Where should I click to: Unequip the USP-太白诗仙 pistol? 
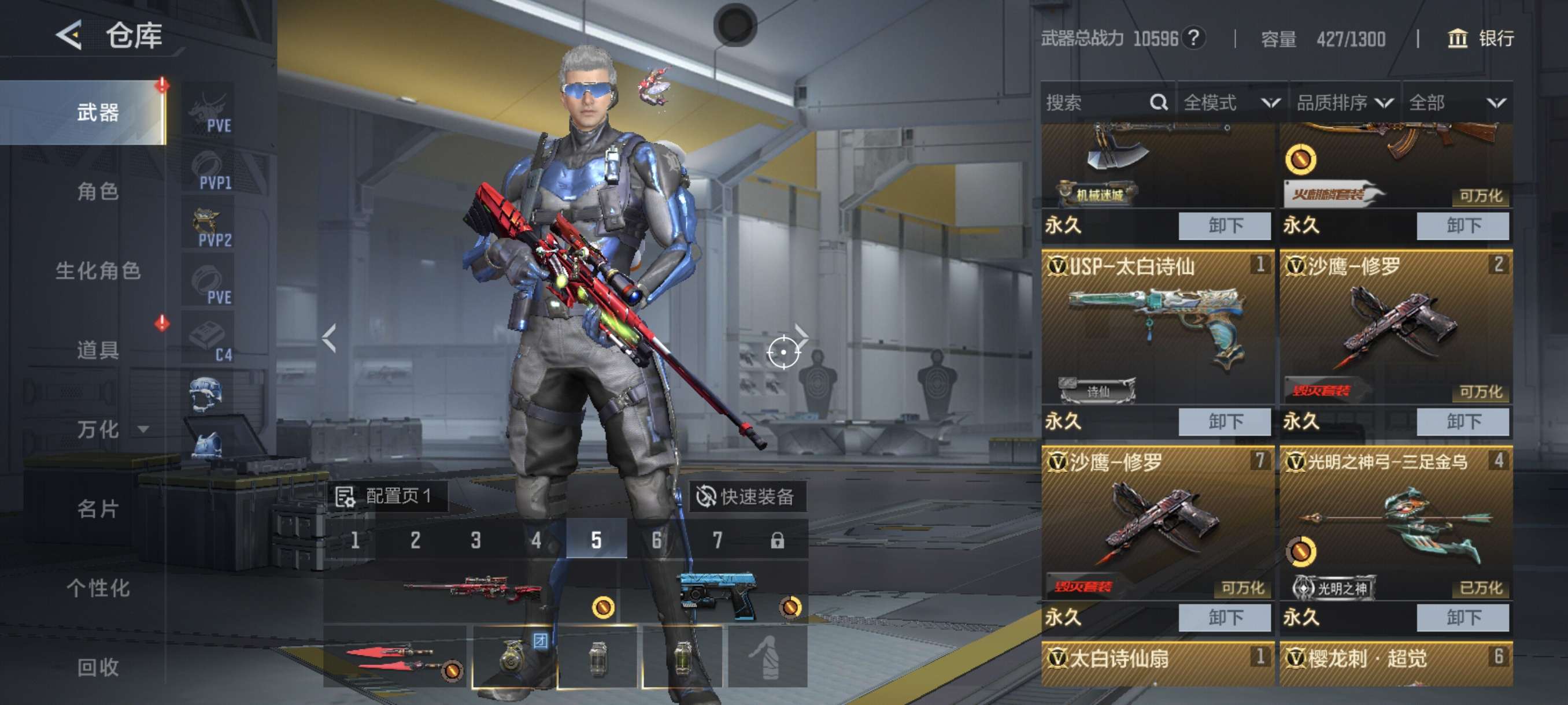[1224, 421]
